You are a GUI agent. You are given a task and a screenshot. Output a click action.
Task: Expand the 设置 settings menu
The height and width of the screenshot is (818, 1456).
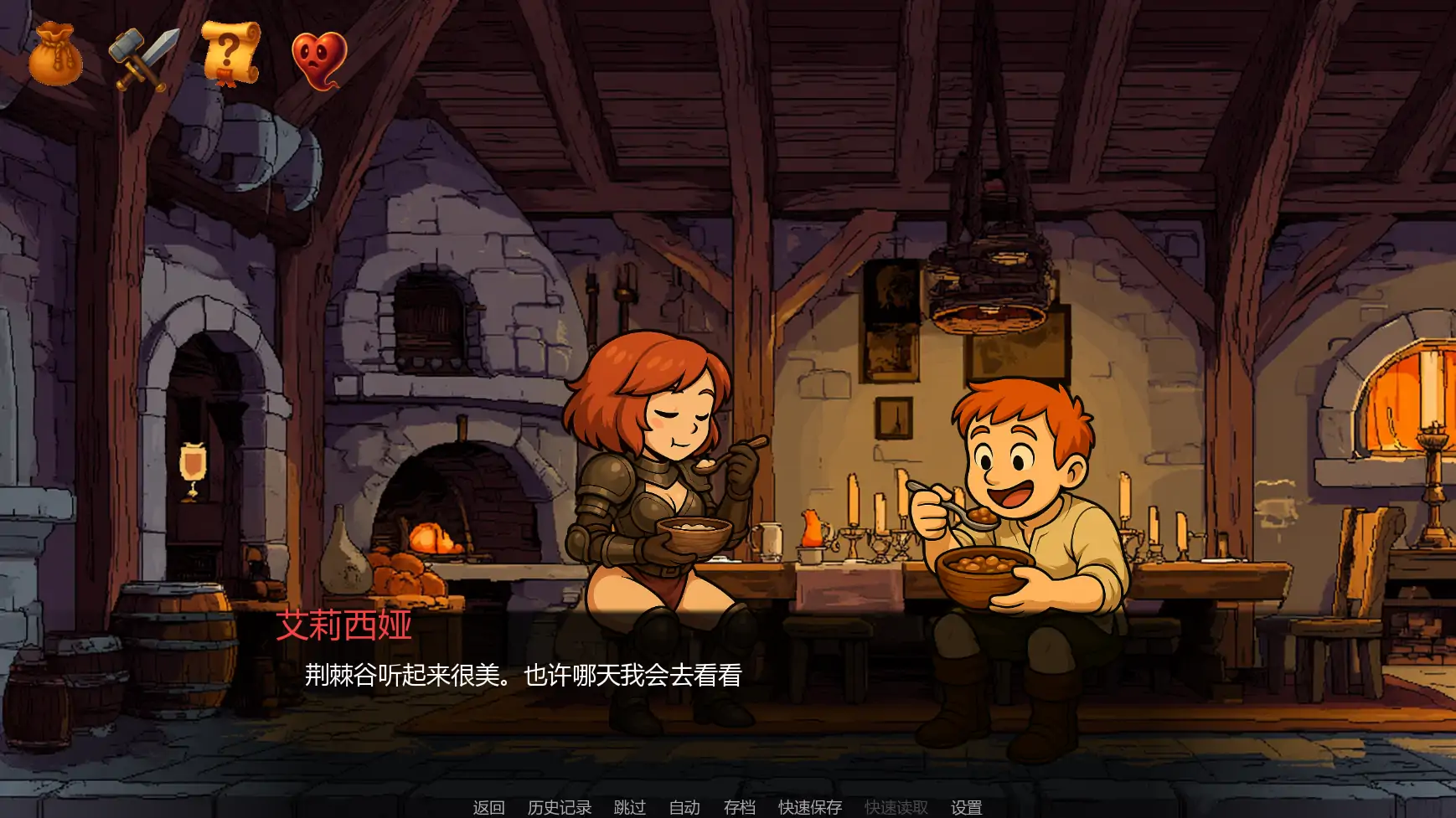968,808
